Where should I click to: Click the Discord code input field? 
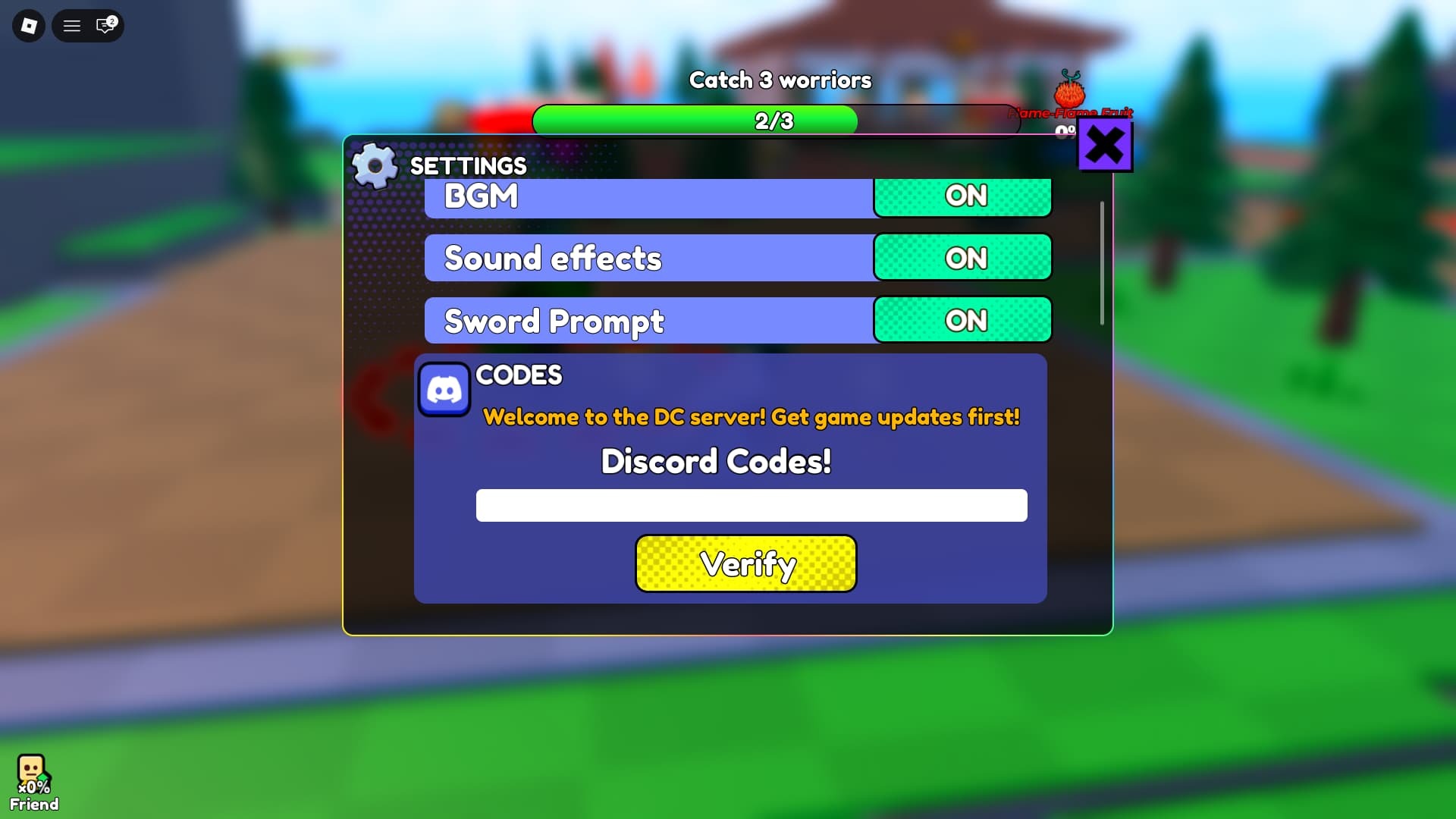point(752,505)
